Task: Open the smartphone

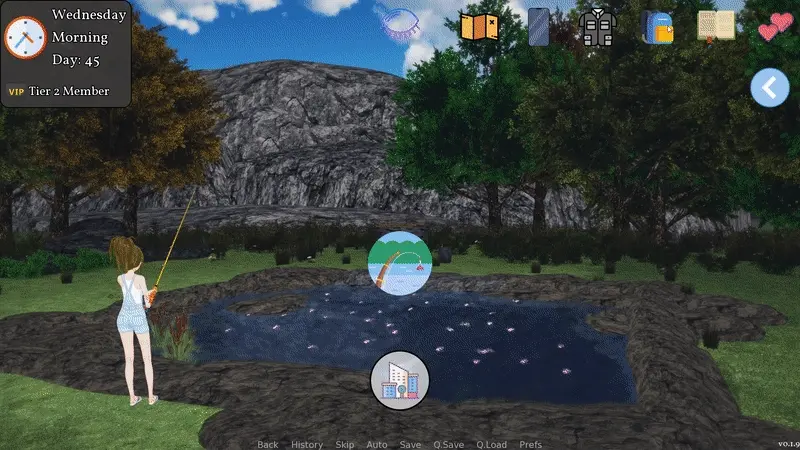Action: (539, 27)
